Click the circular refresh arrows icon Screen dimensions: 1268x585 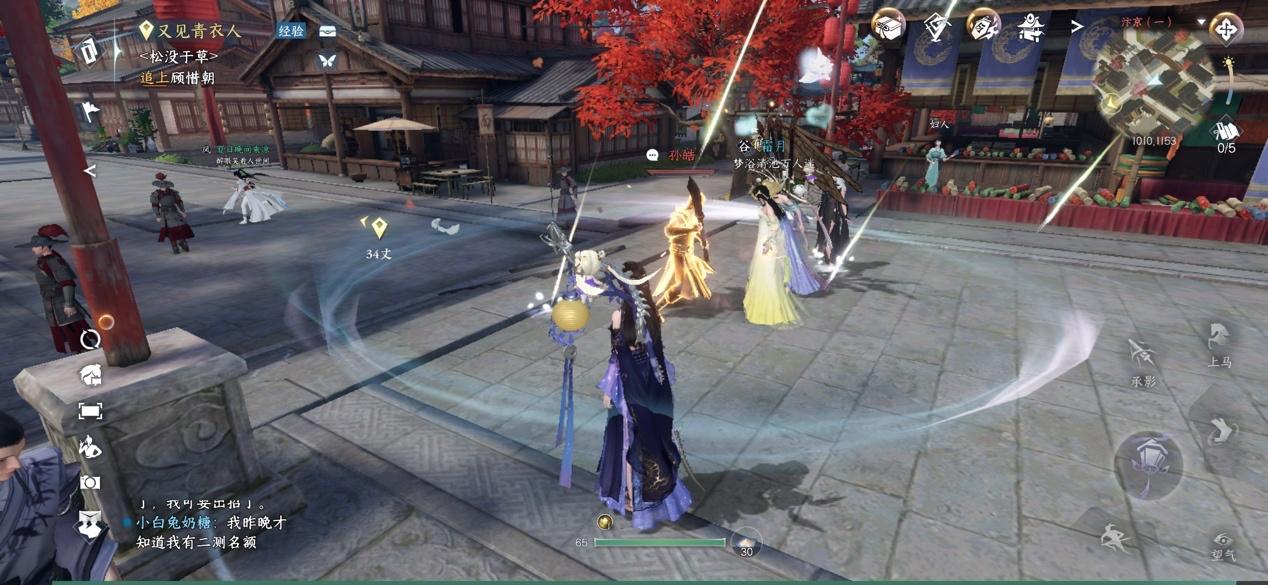90,339
